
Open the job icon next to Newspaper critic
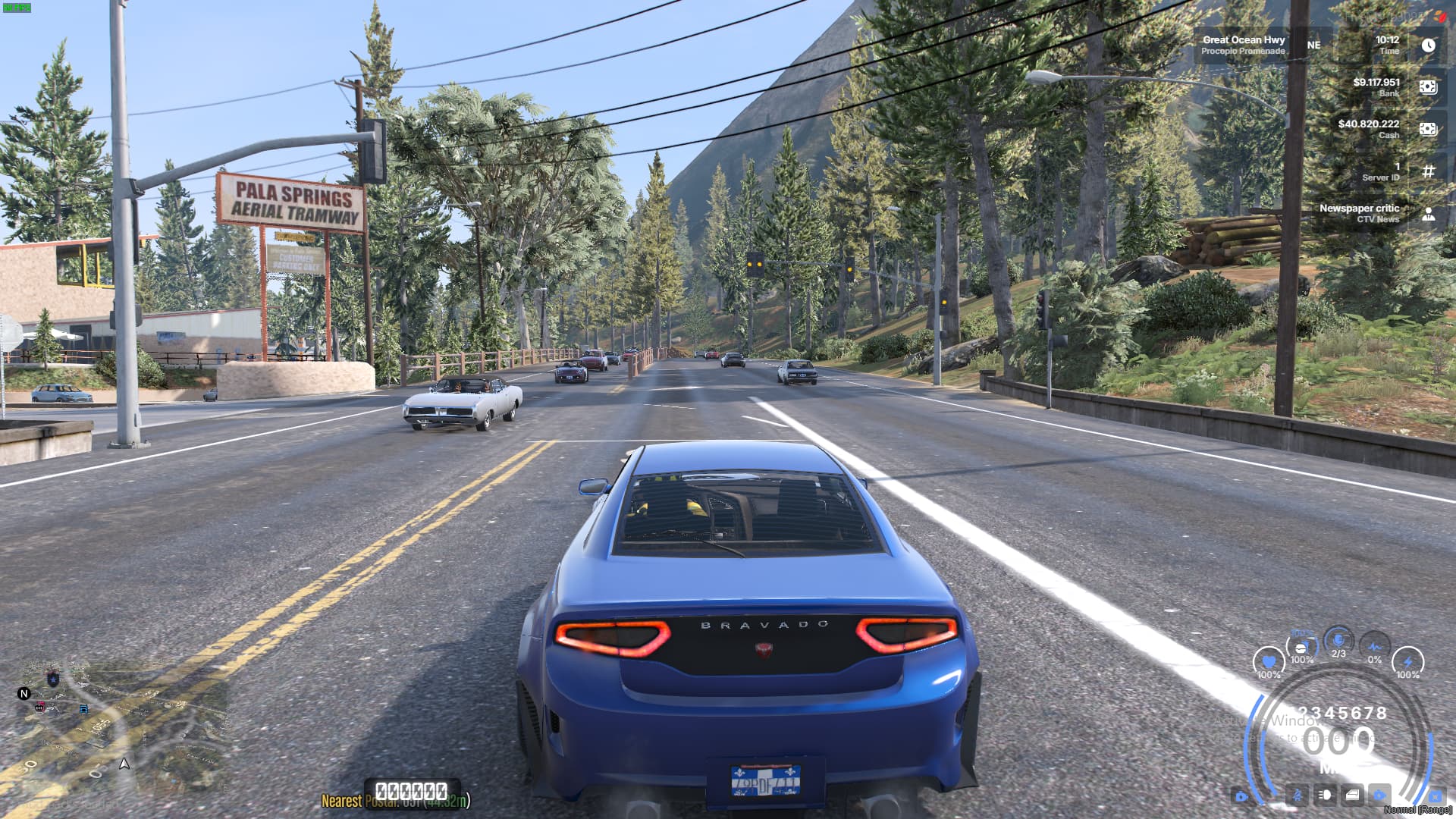pos(1428,214)
